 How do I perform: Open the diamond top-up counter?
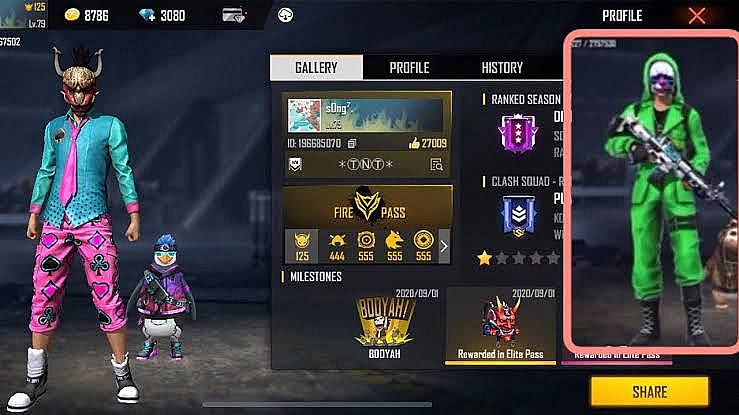point(161,16)
